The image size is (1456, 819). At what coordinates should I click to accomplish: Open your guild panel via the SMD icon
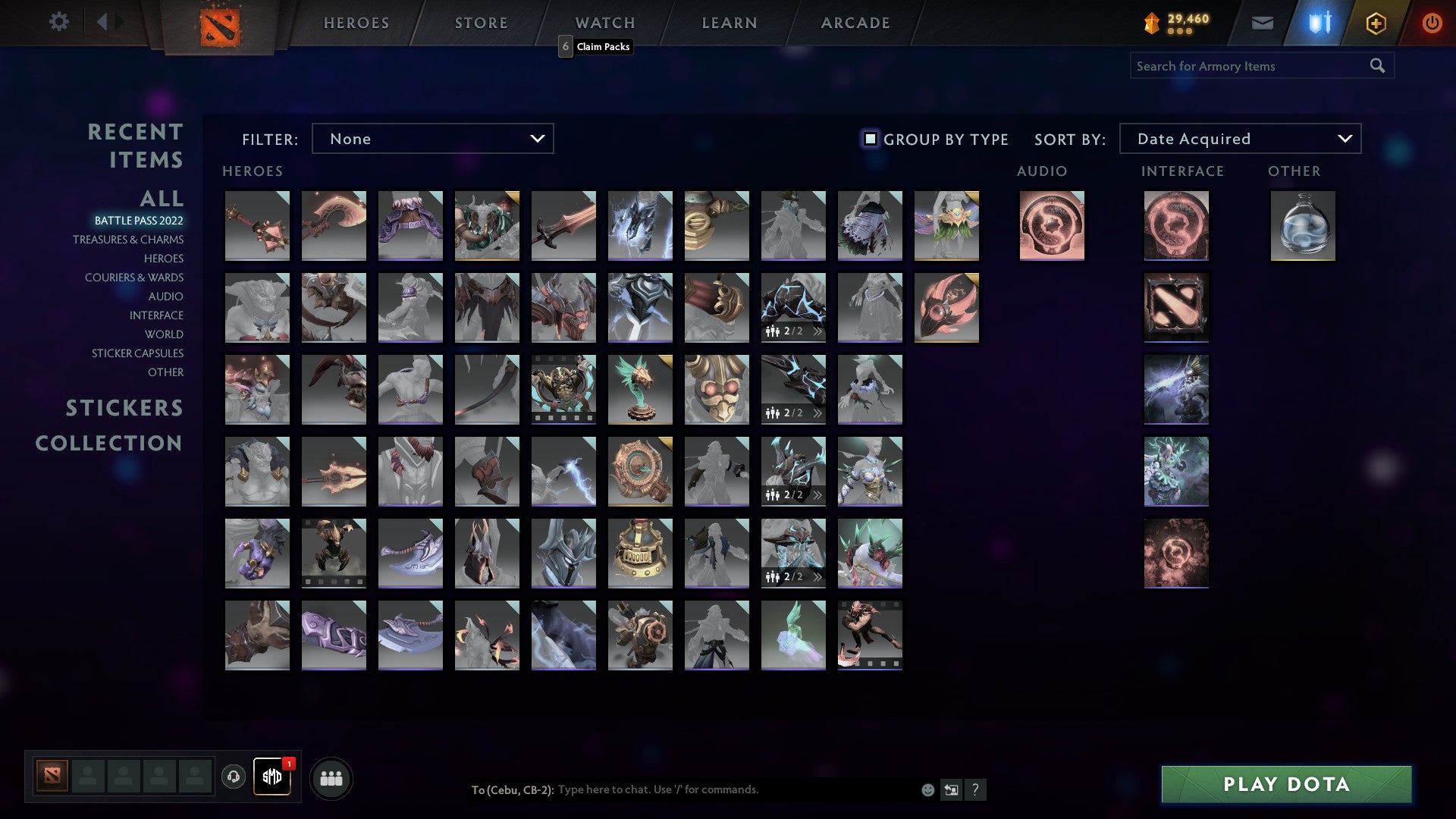point(272,777)
